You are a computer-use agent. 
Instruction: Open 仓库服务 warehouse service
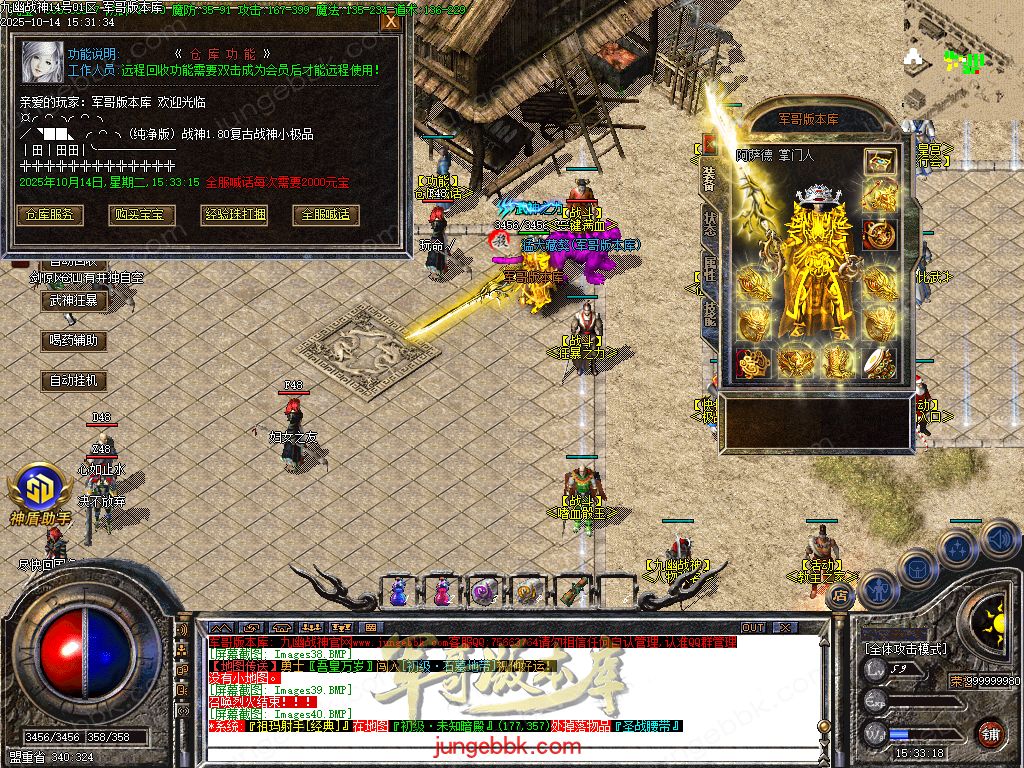coord(49,215)
